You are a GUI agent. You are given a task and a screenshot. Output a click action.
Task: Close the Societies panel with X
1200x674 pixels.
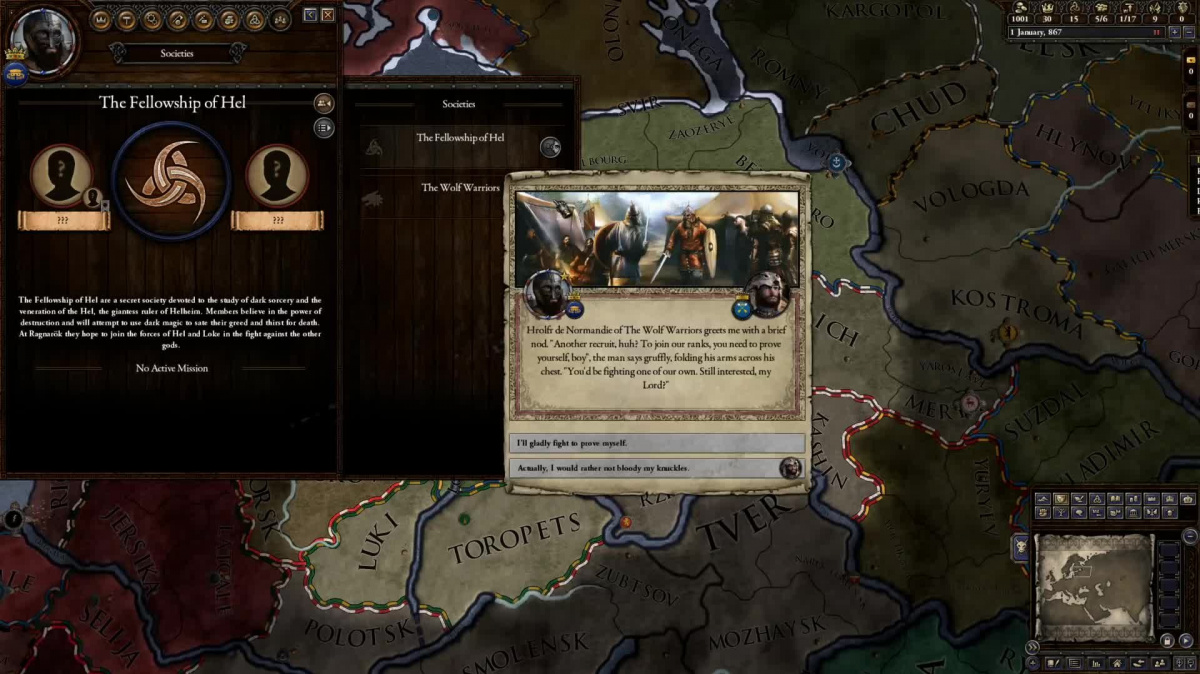pos(328,15)
